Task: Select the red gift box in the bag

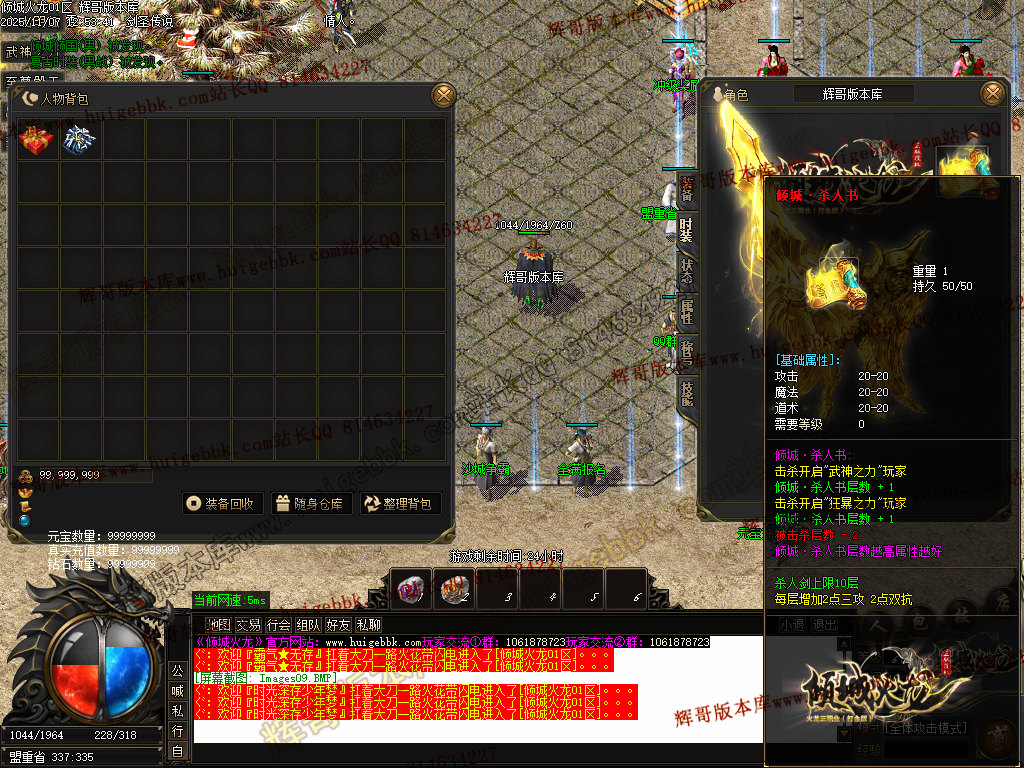Action: [x=38, y=141]
